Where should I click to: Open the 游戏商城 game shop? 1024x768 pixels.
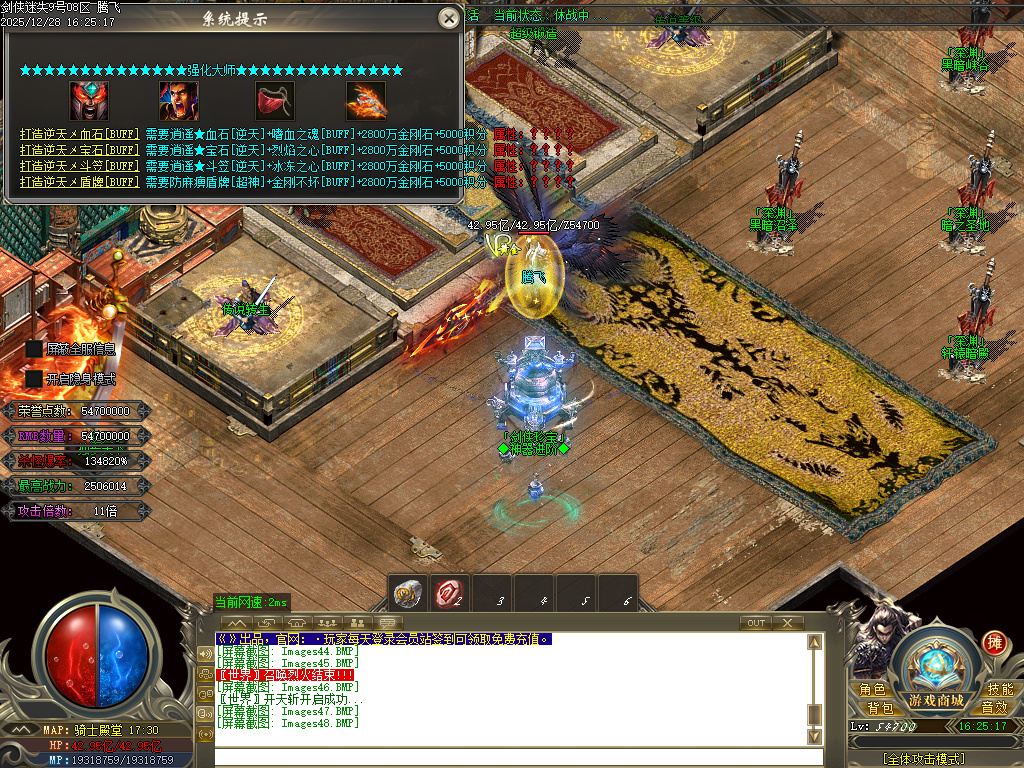pyautogui.click(x=936, y=700)
